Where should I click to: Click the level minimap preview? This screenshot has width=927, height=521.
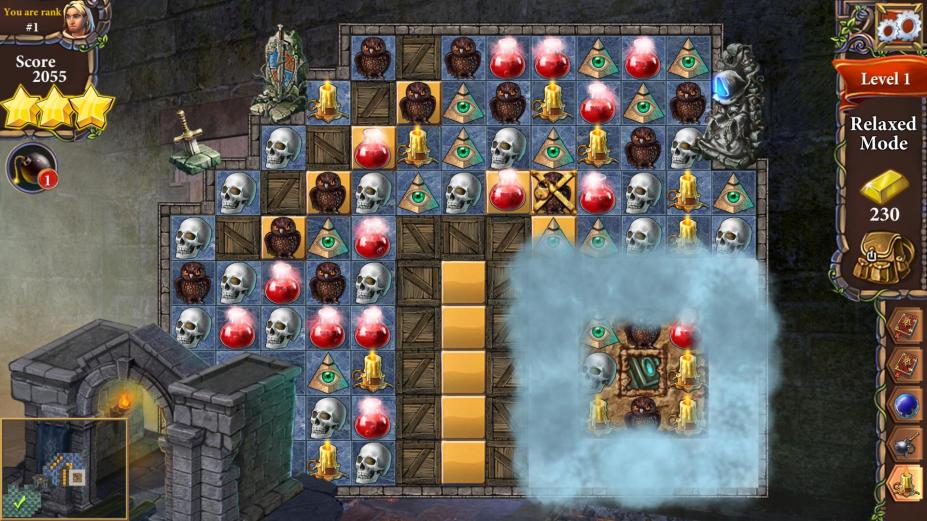[63, 468]
